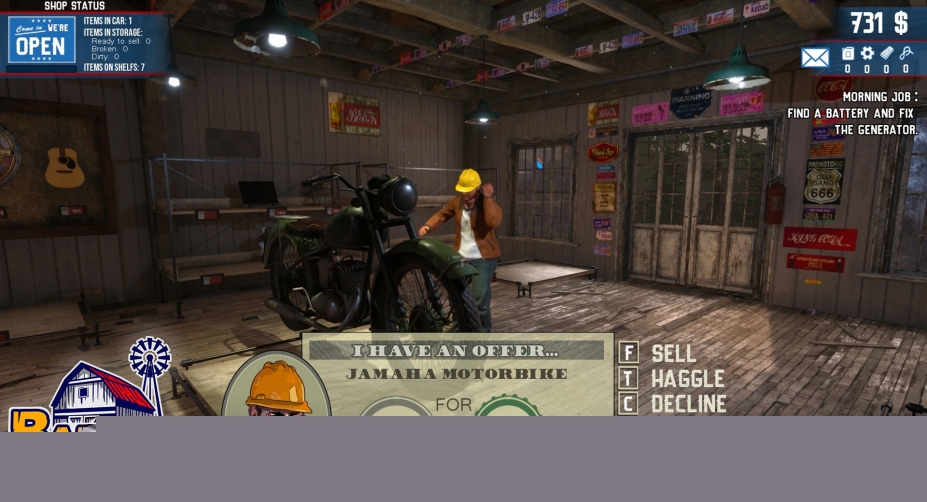Choose the Sell option for the offer
The height and width of the screenshot is (502, 927).
coord(672,353)
